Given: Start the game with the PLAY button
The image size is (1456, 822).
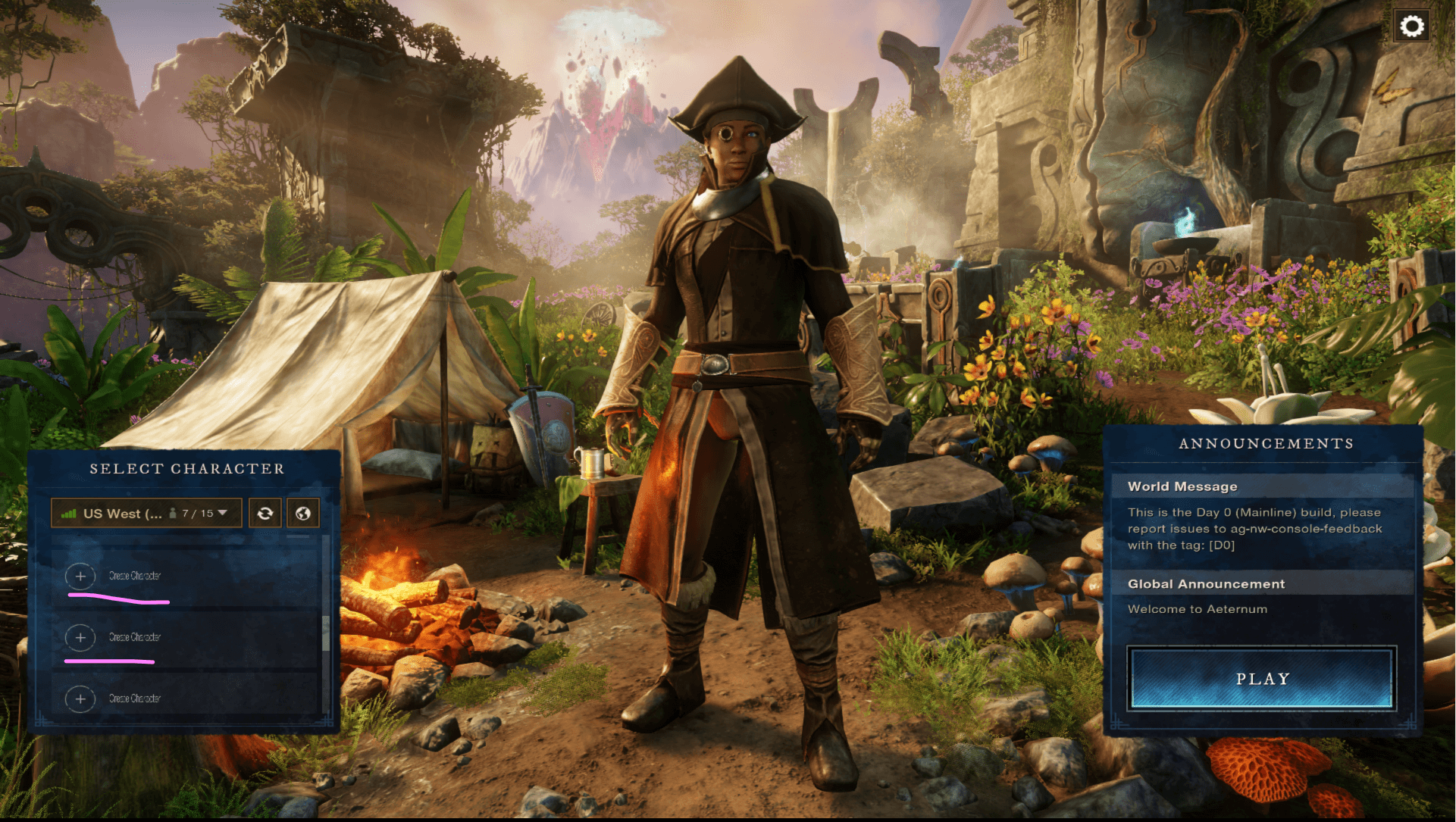Looking at the screenshot, I should point(1261,679).
